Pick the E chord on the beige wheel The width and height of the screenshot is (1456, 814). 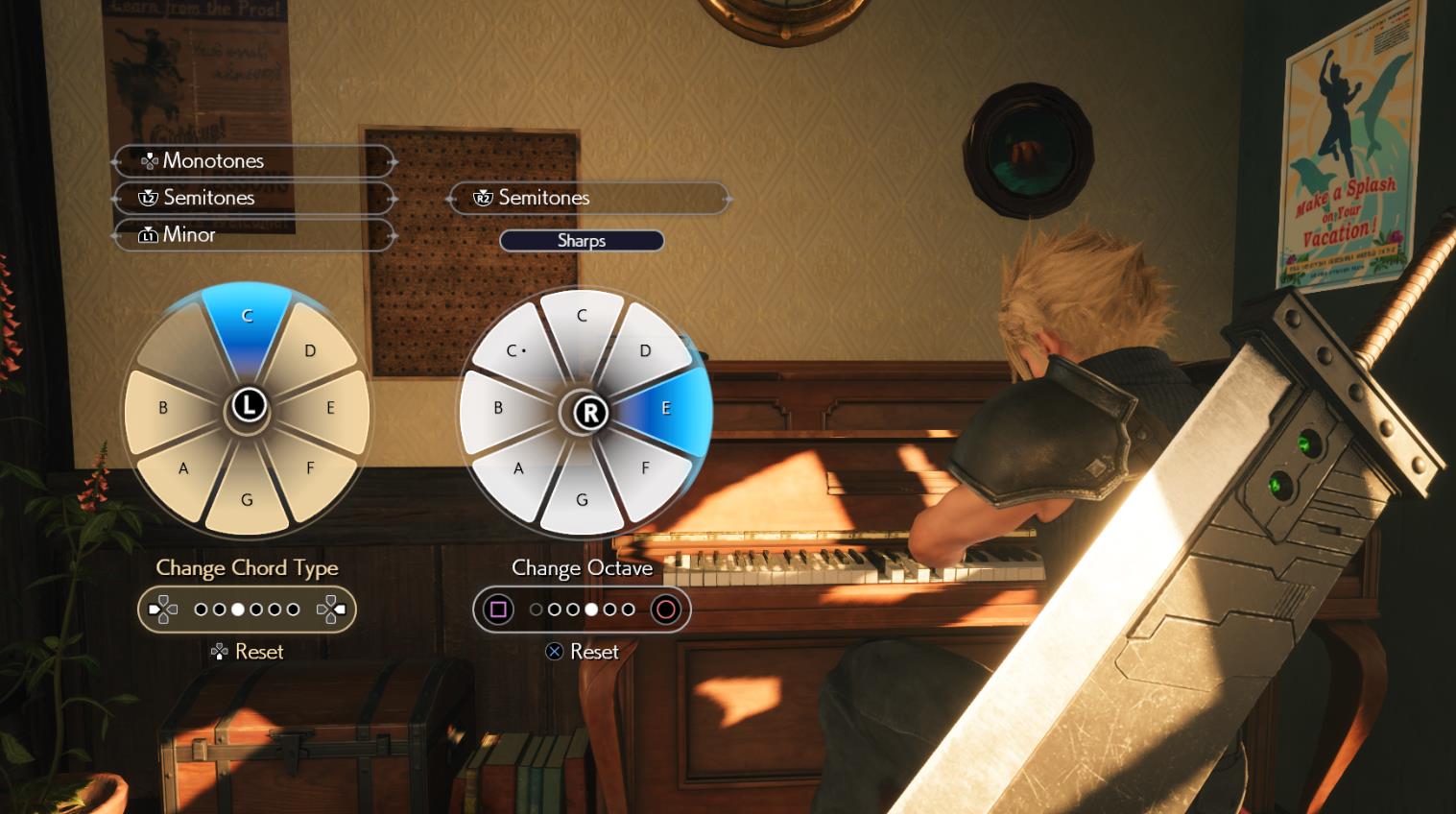(x=329, y=408)
